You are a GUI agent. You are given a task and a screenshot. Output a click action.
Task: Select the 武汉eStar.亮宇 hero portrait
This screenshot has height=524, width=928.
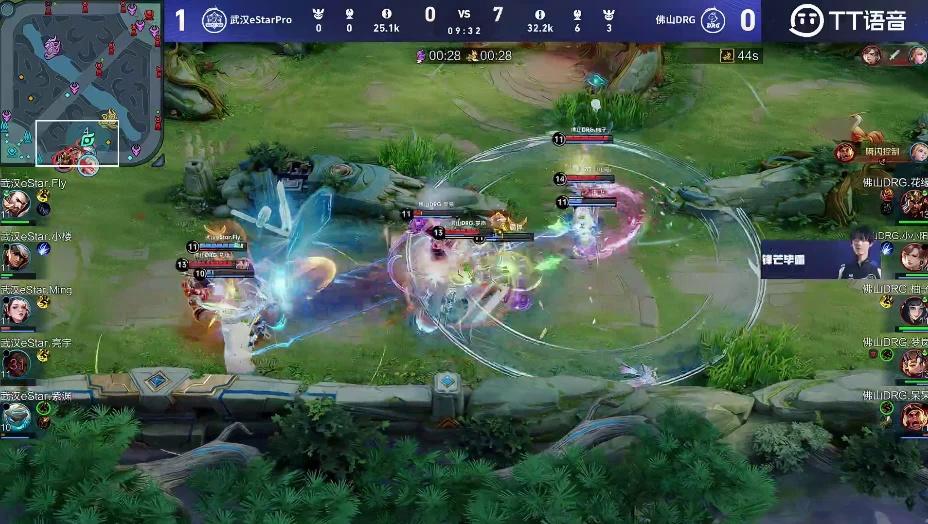pos(15,362)
